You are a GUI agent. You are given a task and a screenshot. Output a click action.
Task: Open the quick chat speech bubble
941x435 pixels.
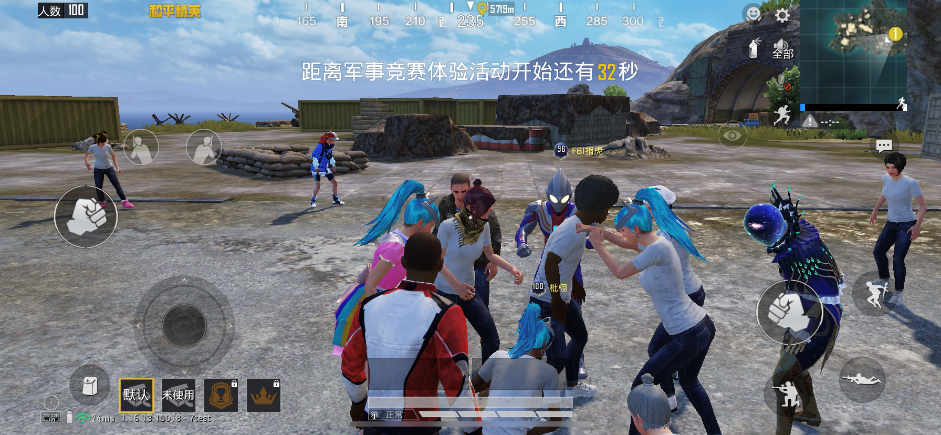(x=883, y=146)
